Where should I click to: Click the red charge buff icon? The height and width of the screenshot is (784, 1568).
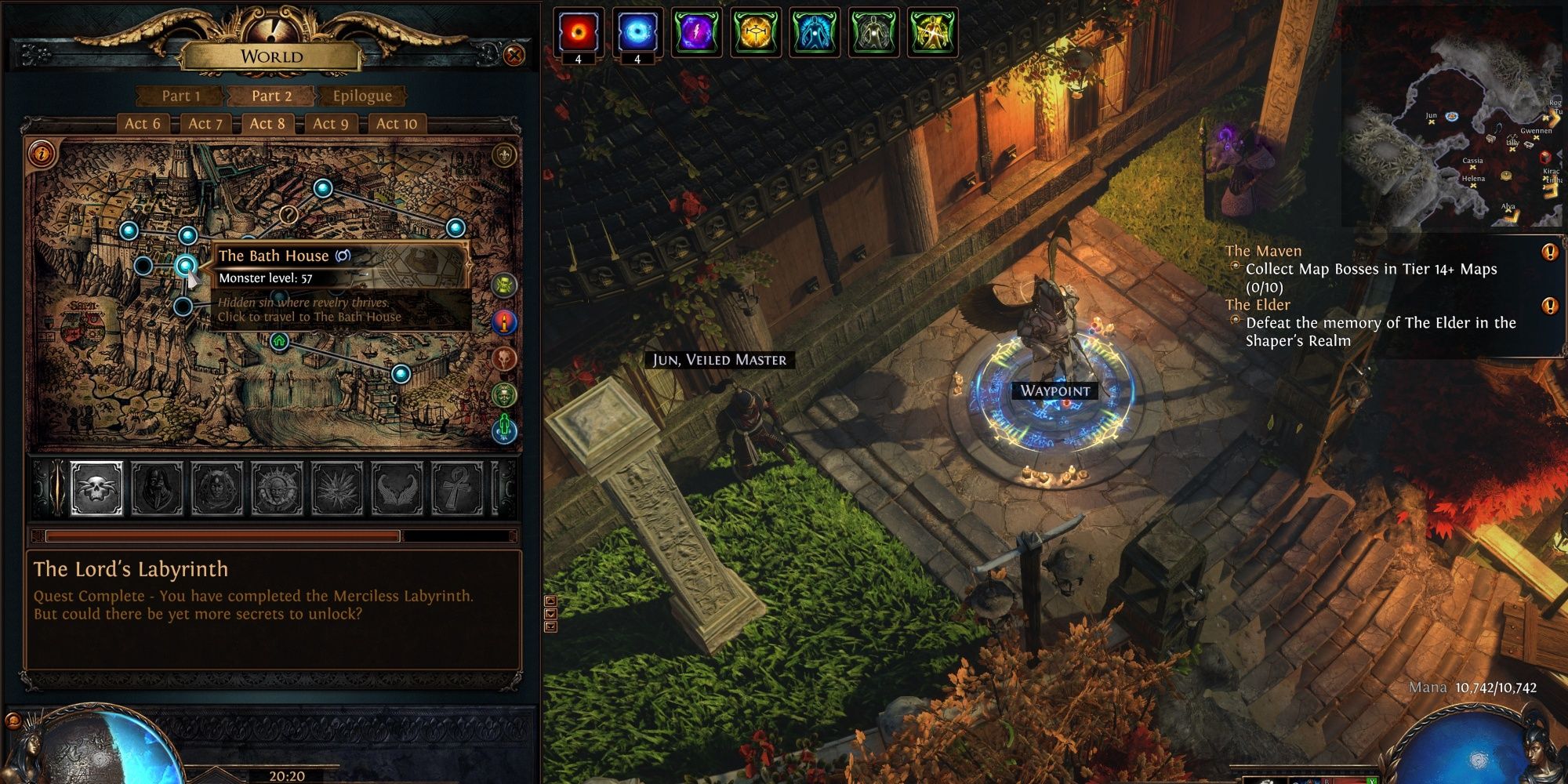tap(579, 32)
